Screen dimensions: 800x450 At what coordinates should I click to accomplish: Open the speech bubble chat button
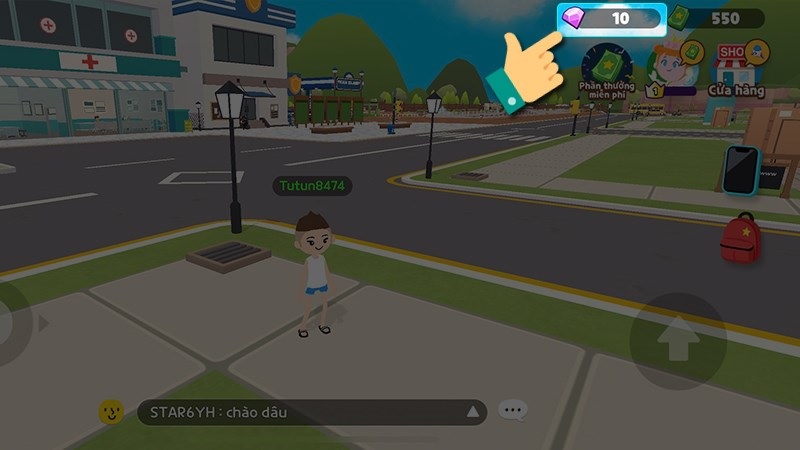[x=513, y=411]
